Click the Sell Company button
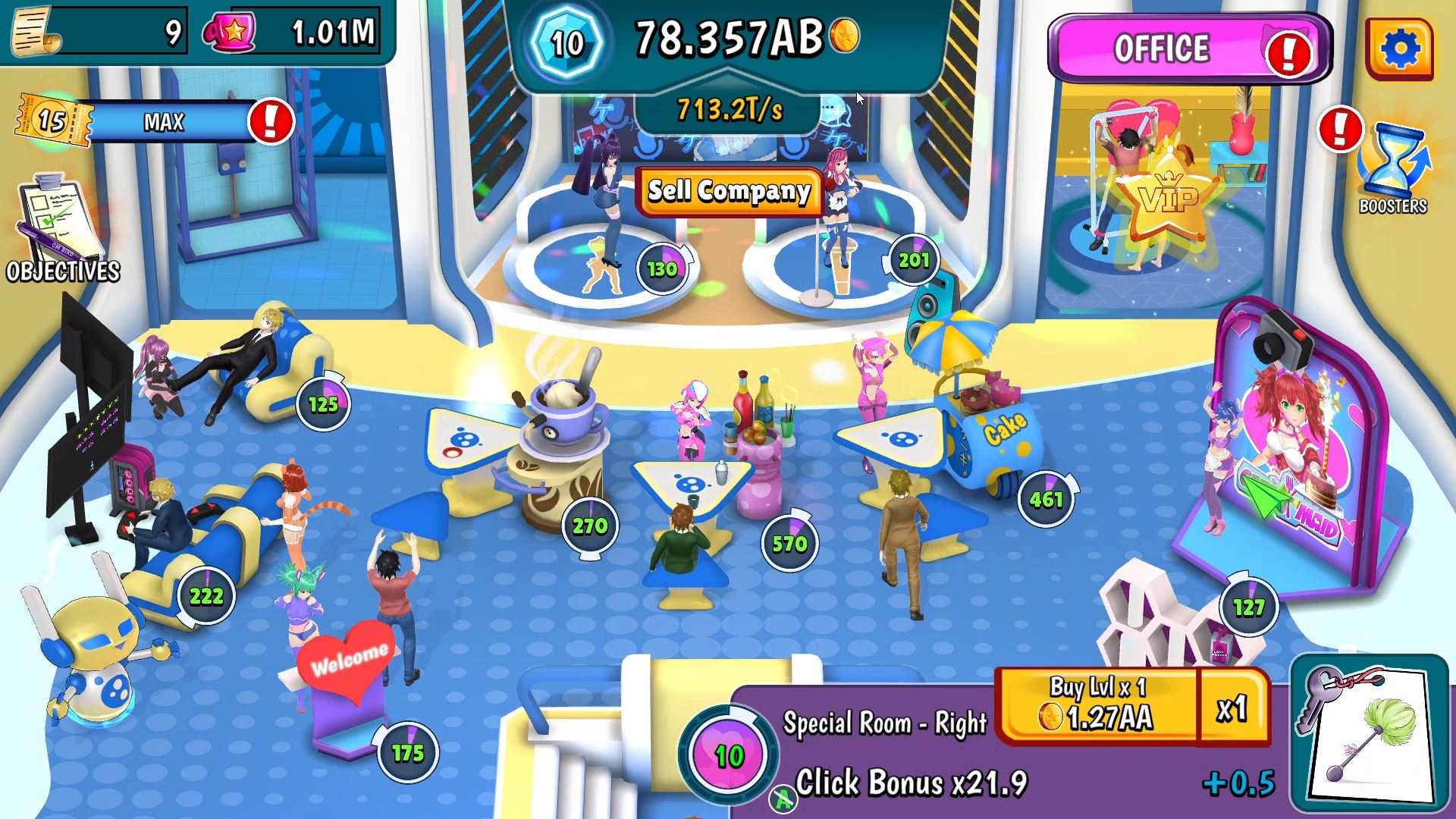1456x819 pixels. click(x=729, y=191)
